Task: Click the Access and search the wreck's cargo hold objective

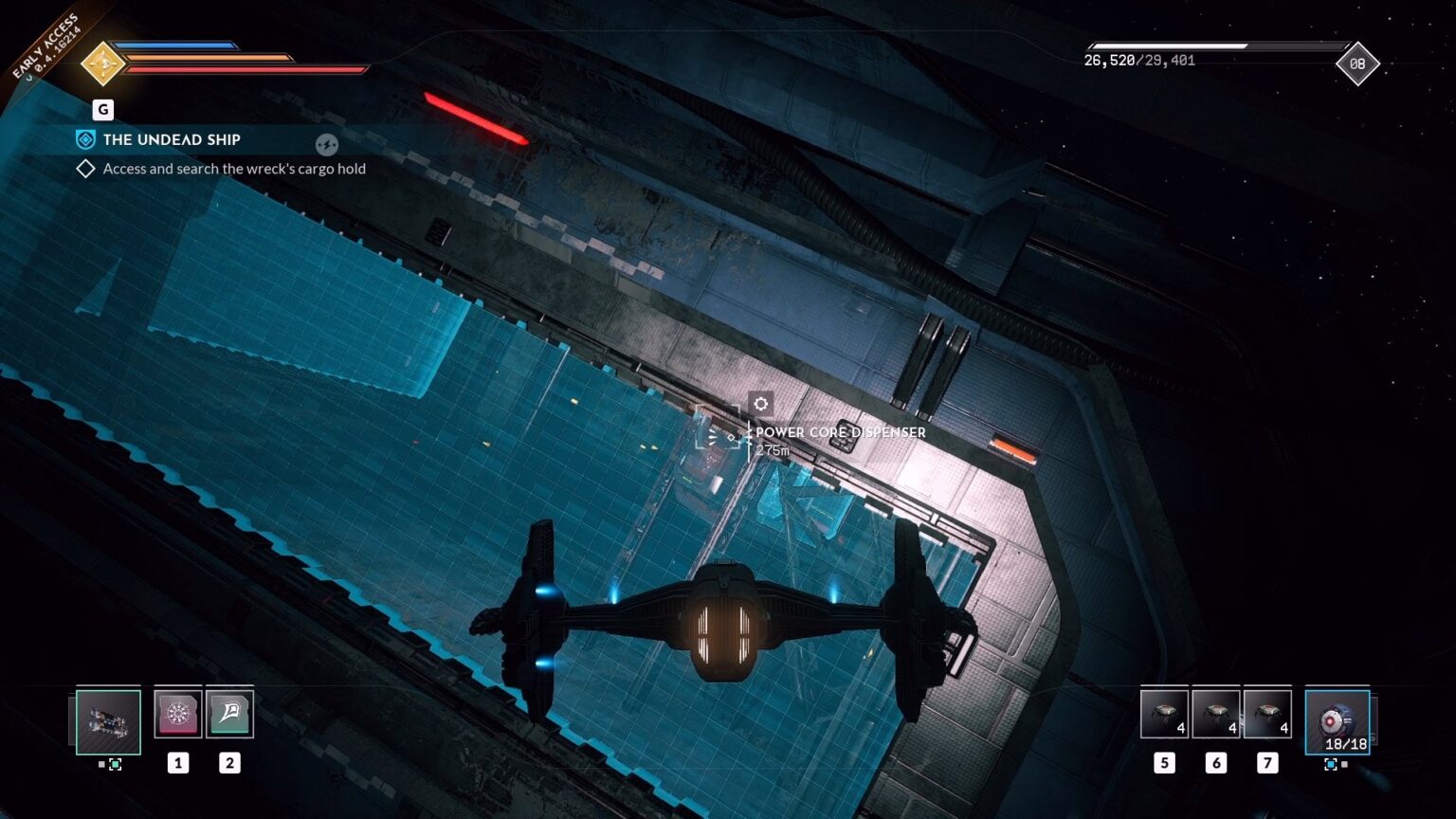Action: (x=236, y=169)
